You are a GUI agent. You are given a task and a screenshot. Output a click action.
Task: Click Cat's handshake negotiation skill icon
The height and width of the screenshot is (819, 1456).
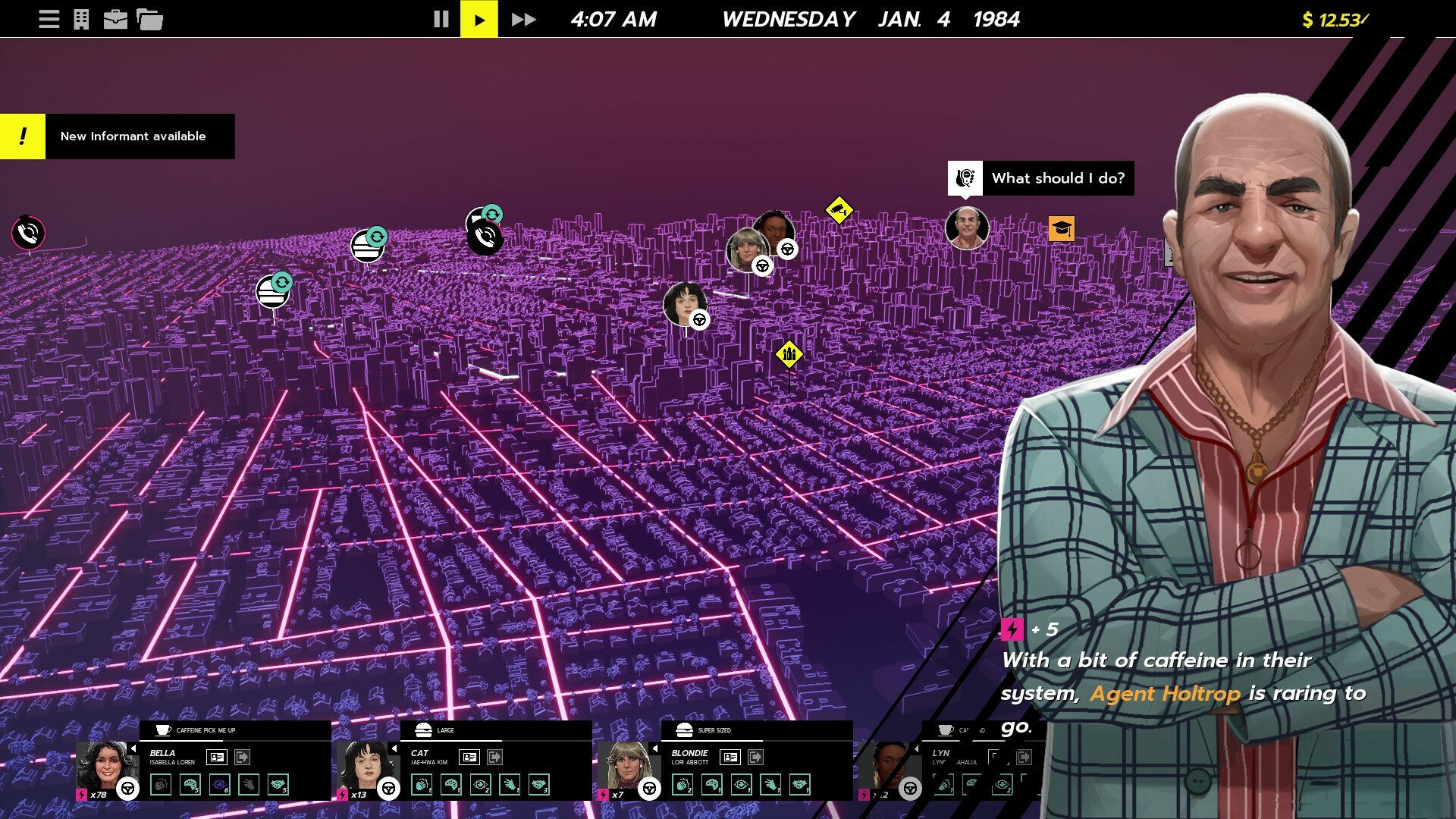540,786
